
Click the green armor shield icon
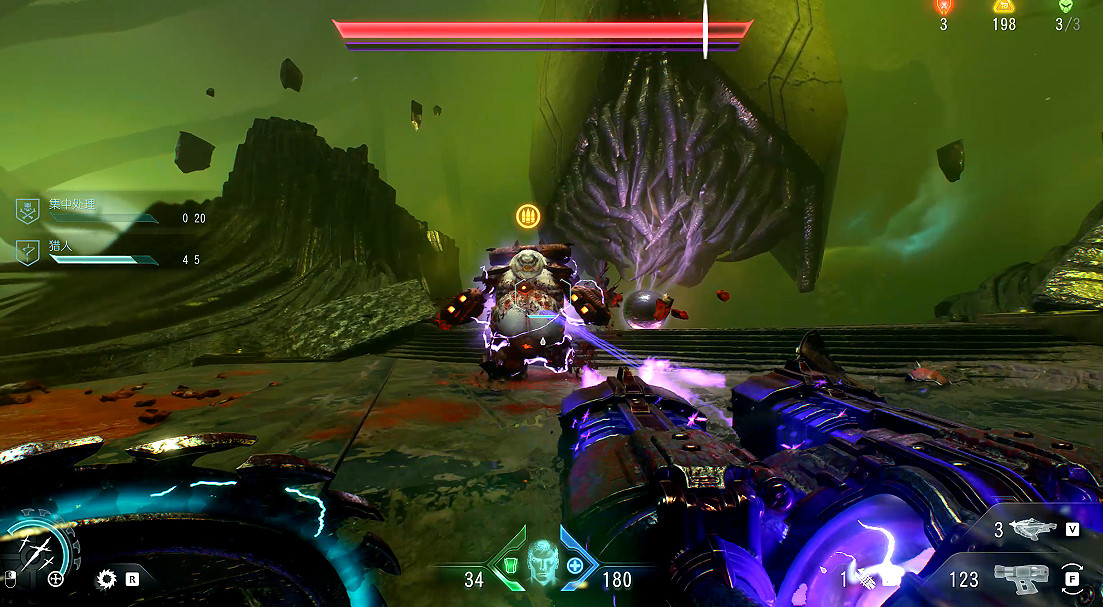coord(510,567)
